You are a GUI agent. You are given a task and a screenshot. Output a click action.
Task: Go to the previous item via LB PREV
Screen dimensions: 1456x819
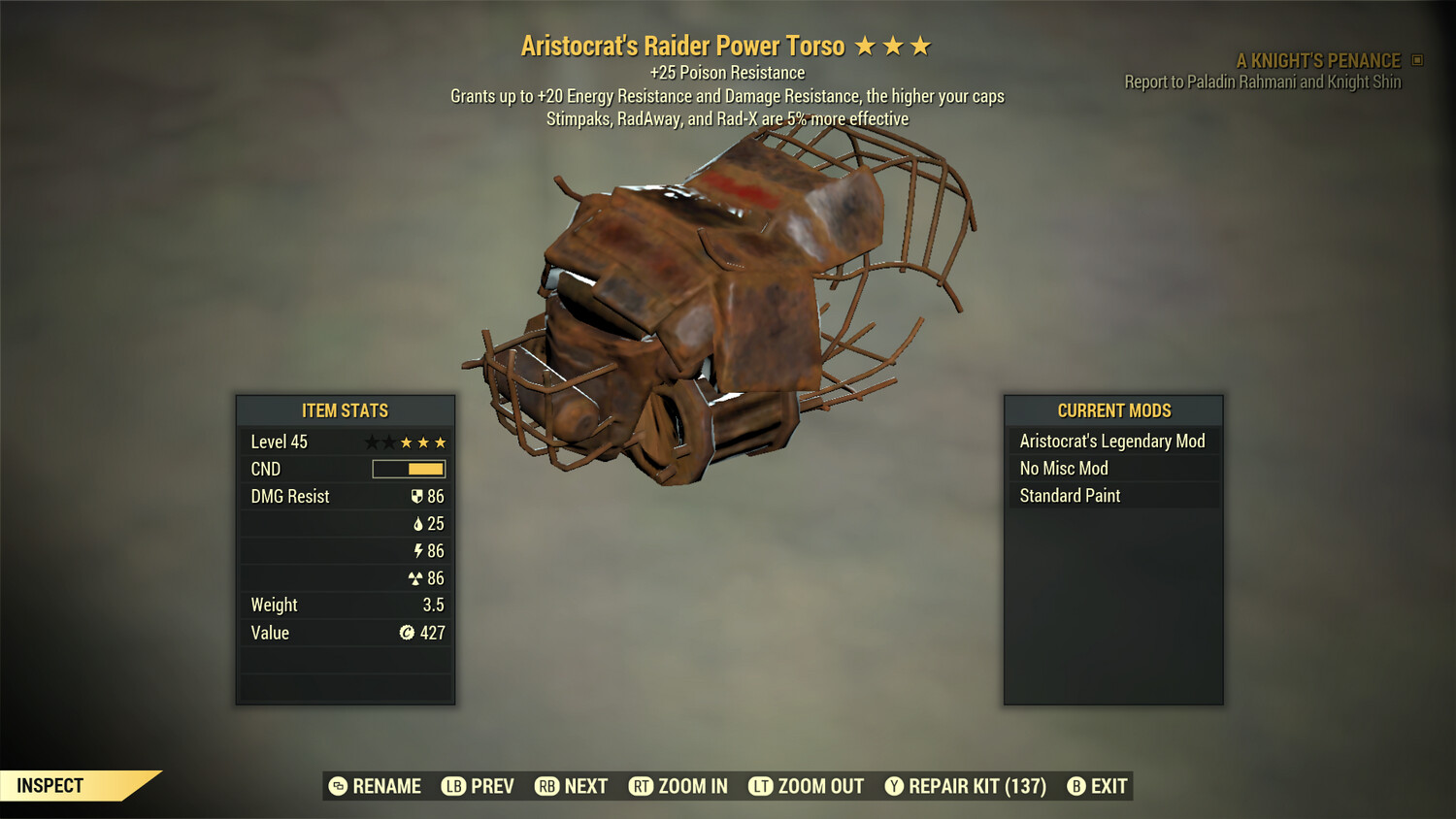click(x=478, y=786)
